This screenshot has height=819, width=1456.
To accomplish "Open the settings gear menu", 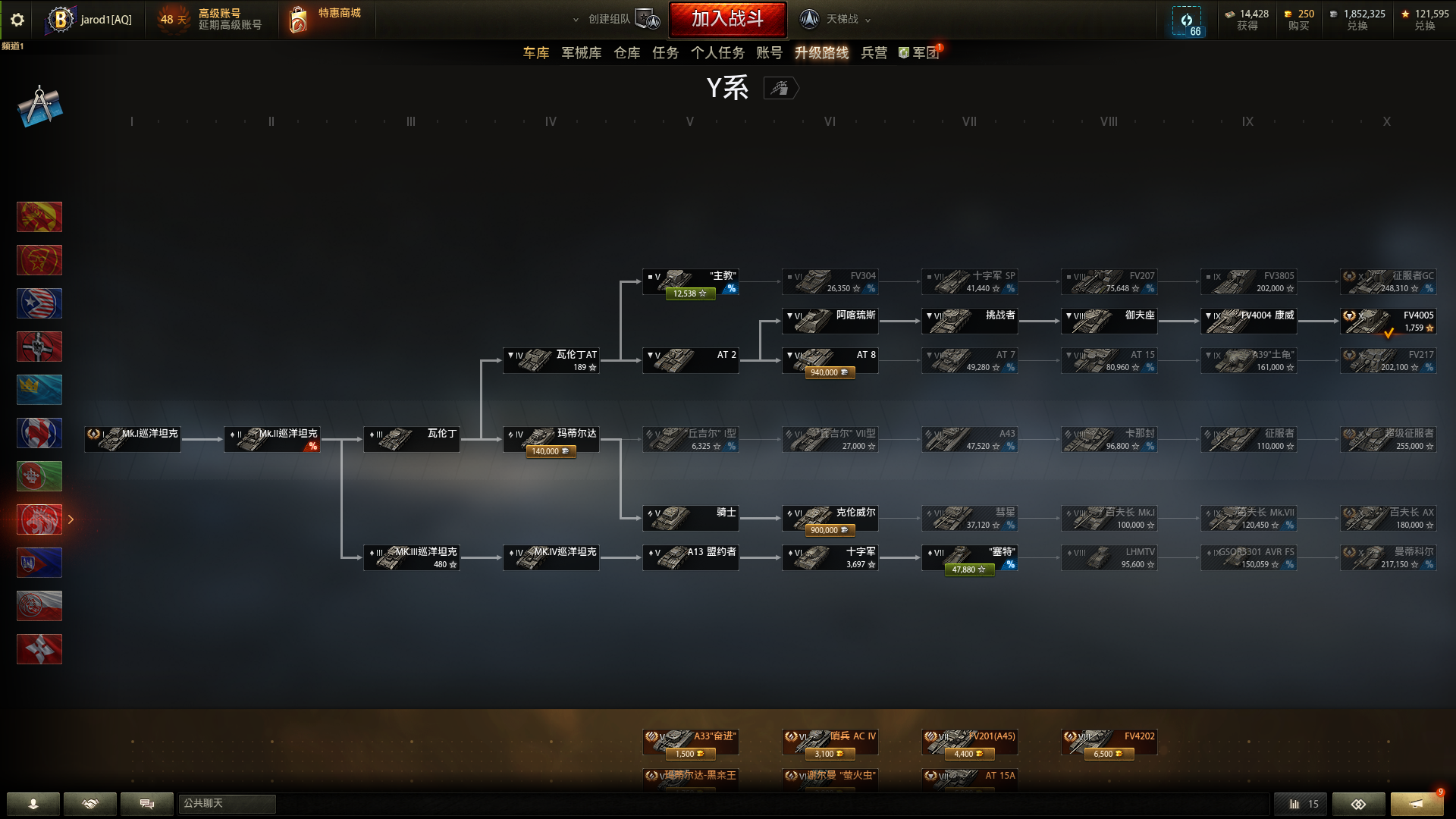I will 17,20.
